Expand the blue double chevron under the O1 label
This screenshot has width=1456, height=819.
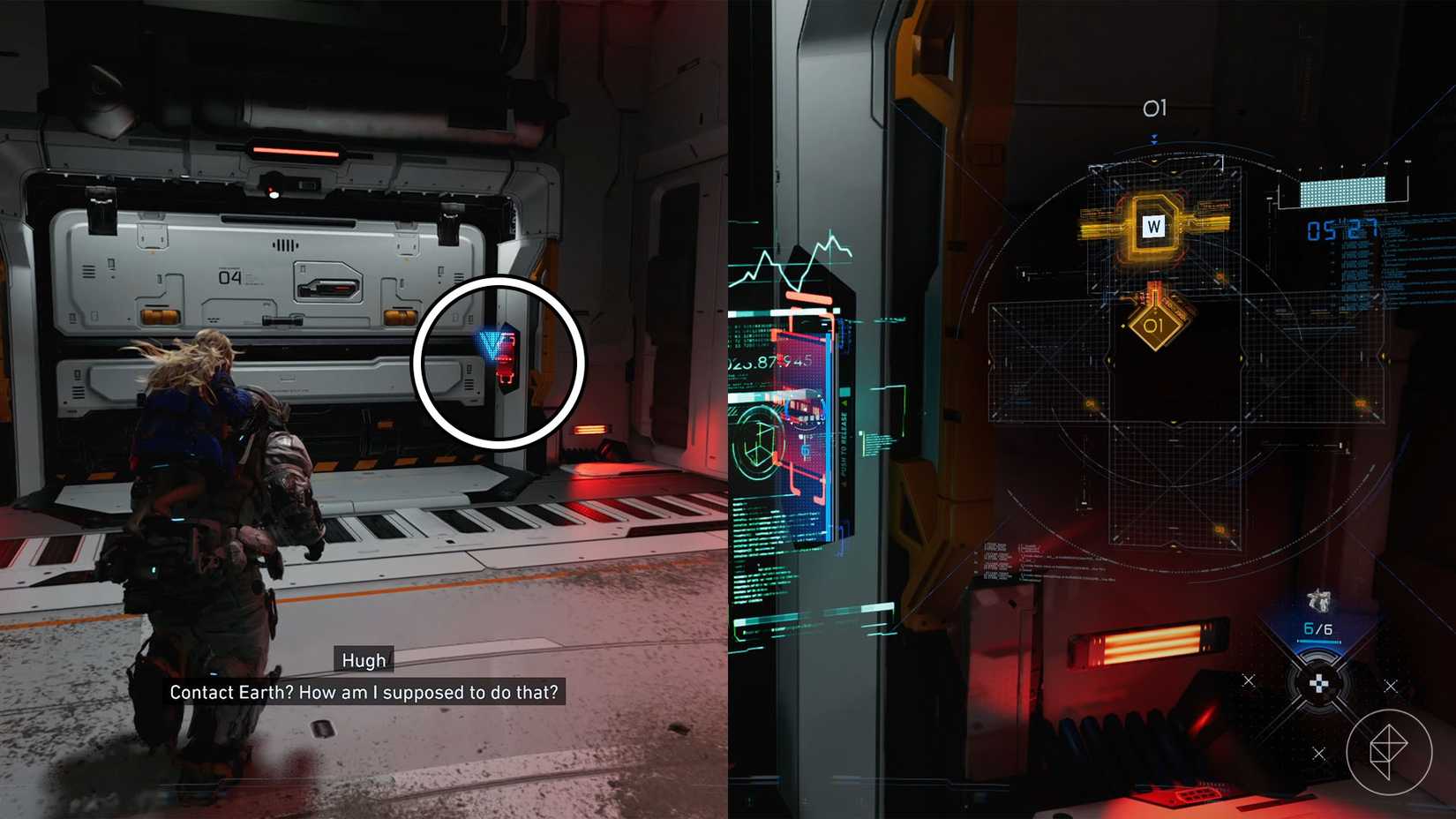(1155, 138)
